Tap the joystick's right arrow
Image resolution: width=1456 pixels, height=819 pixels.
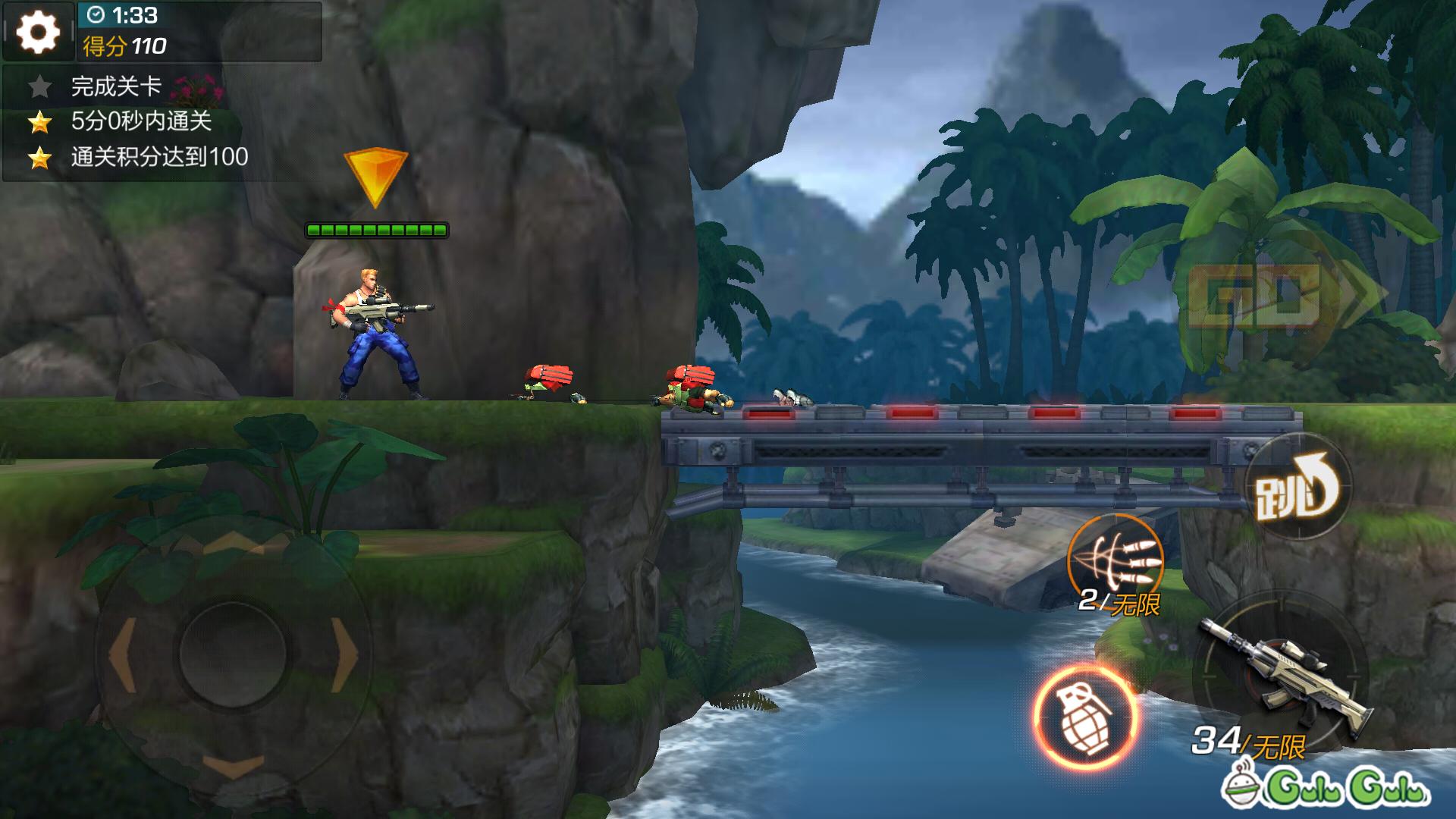point(345,654)
